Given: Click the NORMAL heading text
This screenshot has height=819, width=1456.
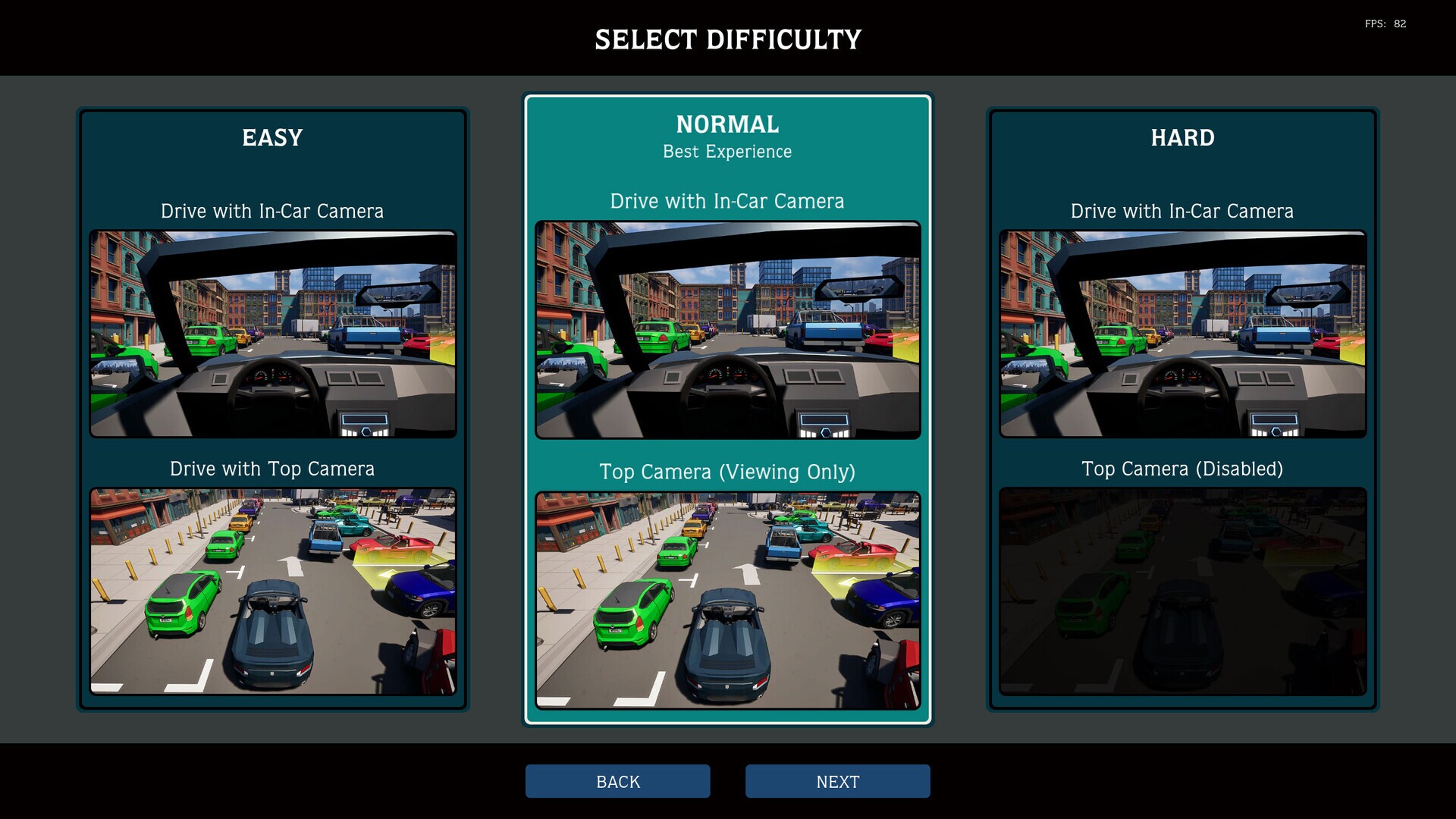Looking at the screenshot, I should pyautogui.click(x=726, y=124).
